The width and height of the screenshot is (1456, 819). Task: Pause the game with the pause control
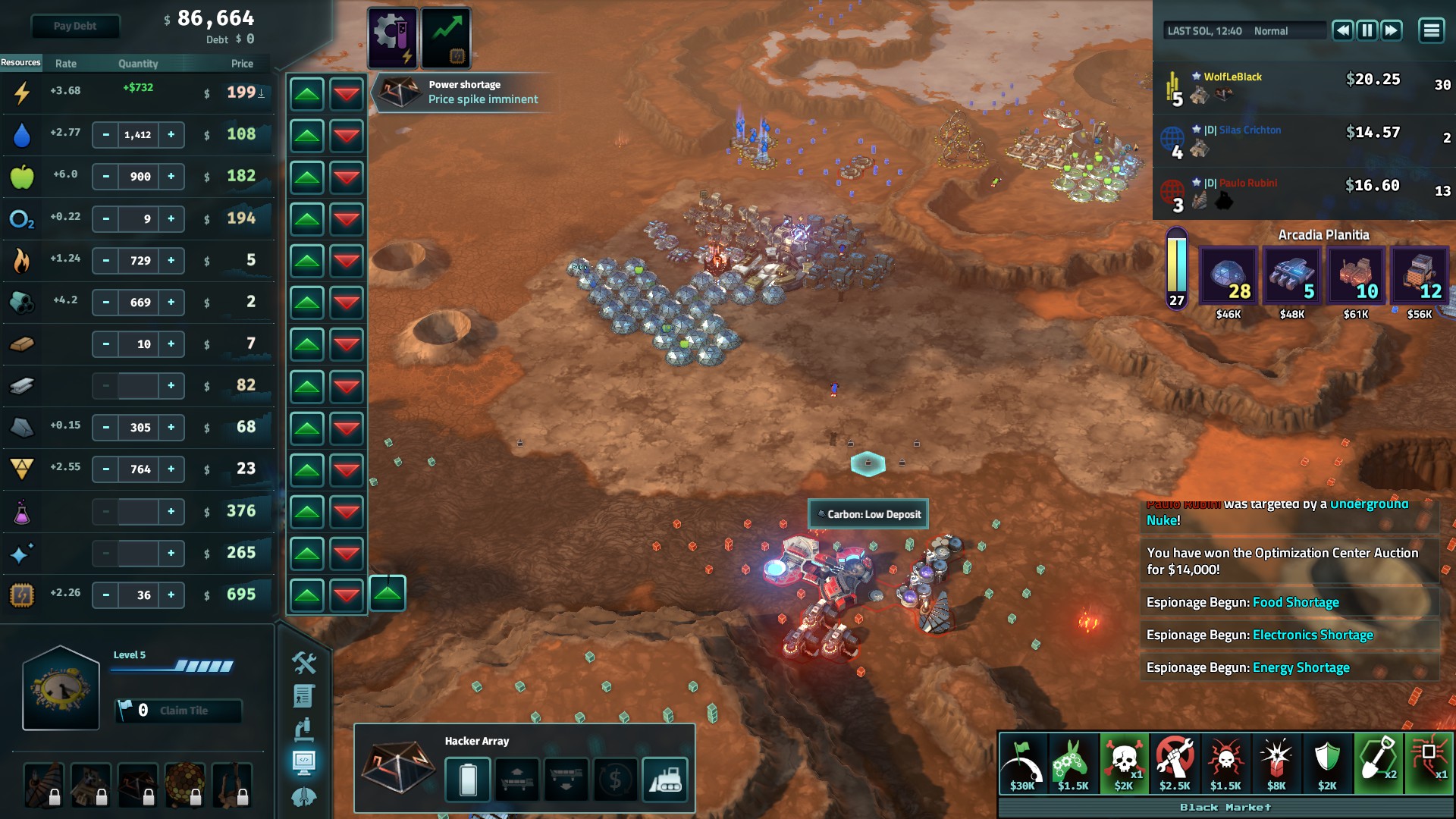1367,30
